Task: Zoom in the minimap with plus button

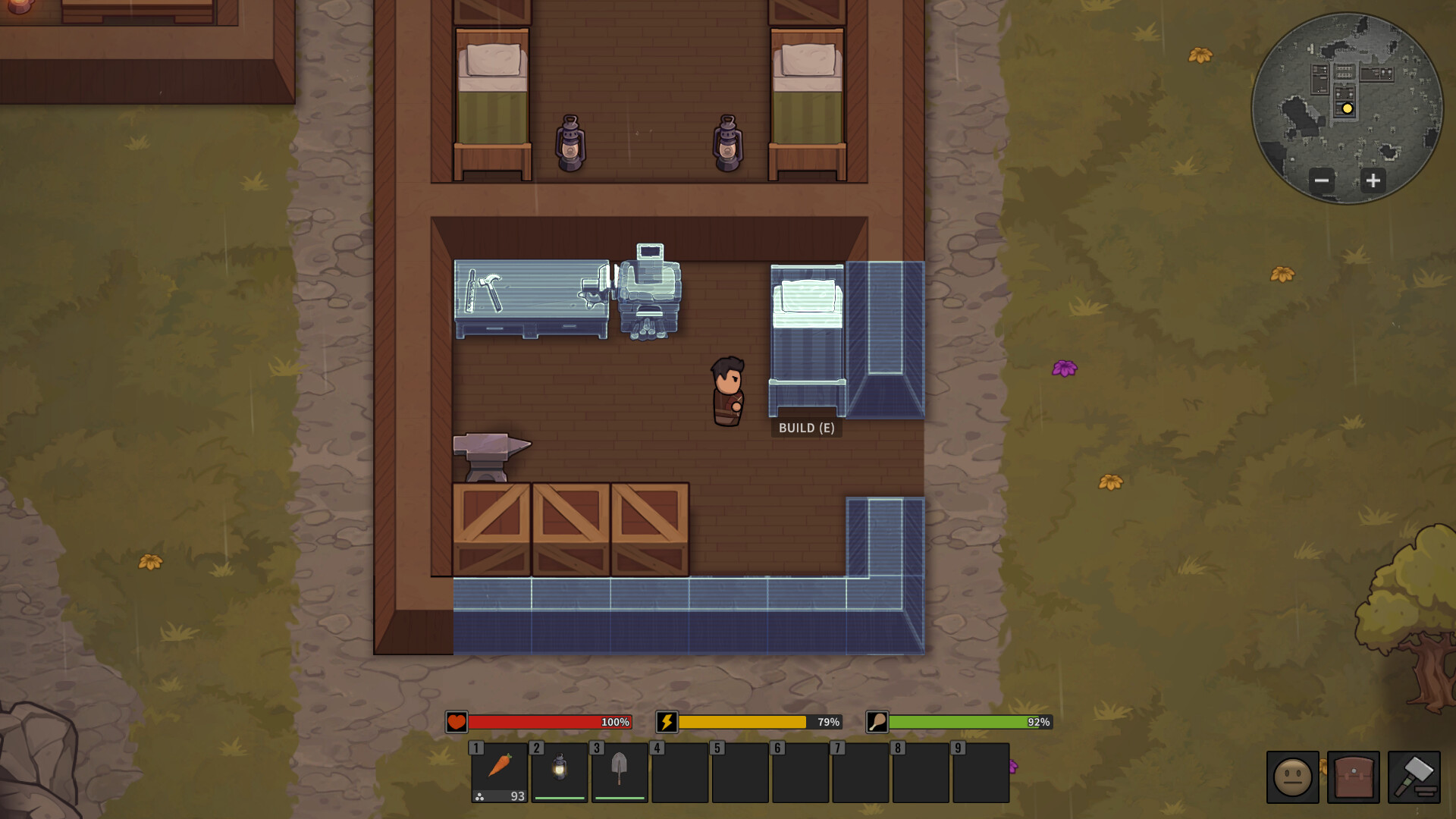Action: click(1373, 181)
